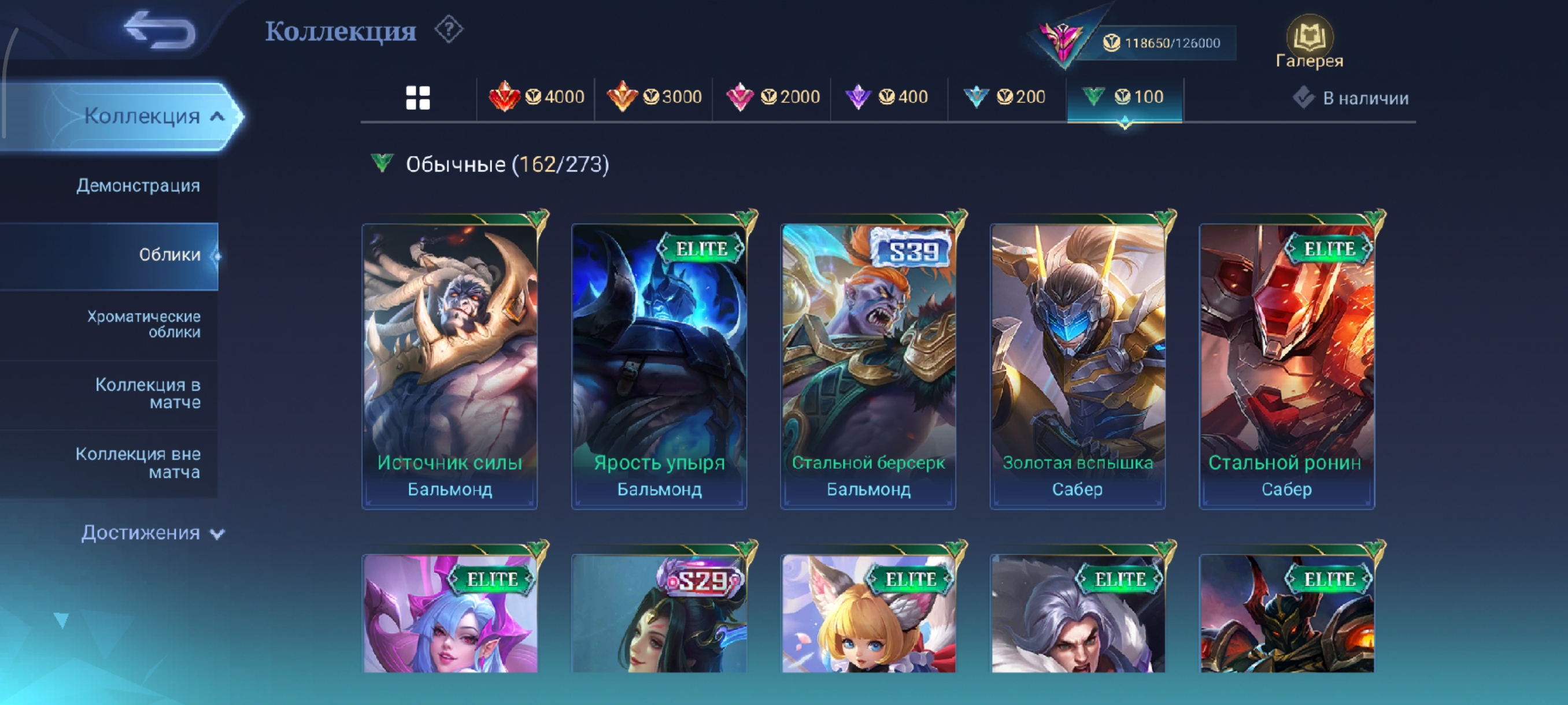Screen dimensions: 1568x705
Task: Open the Галерея gallery
Action: tap(1309, 43)
